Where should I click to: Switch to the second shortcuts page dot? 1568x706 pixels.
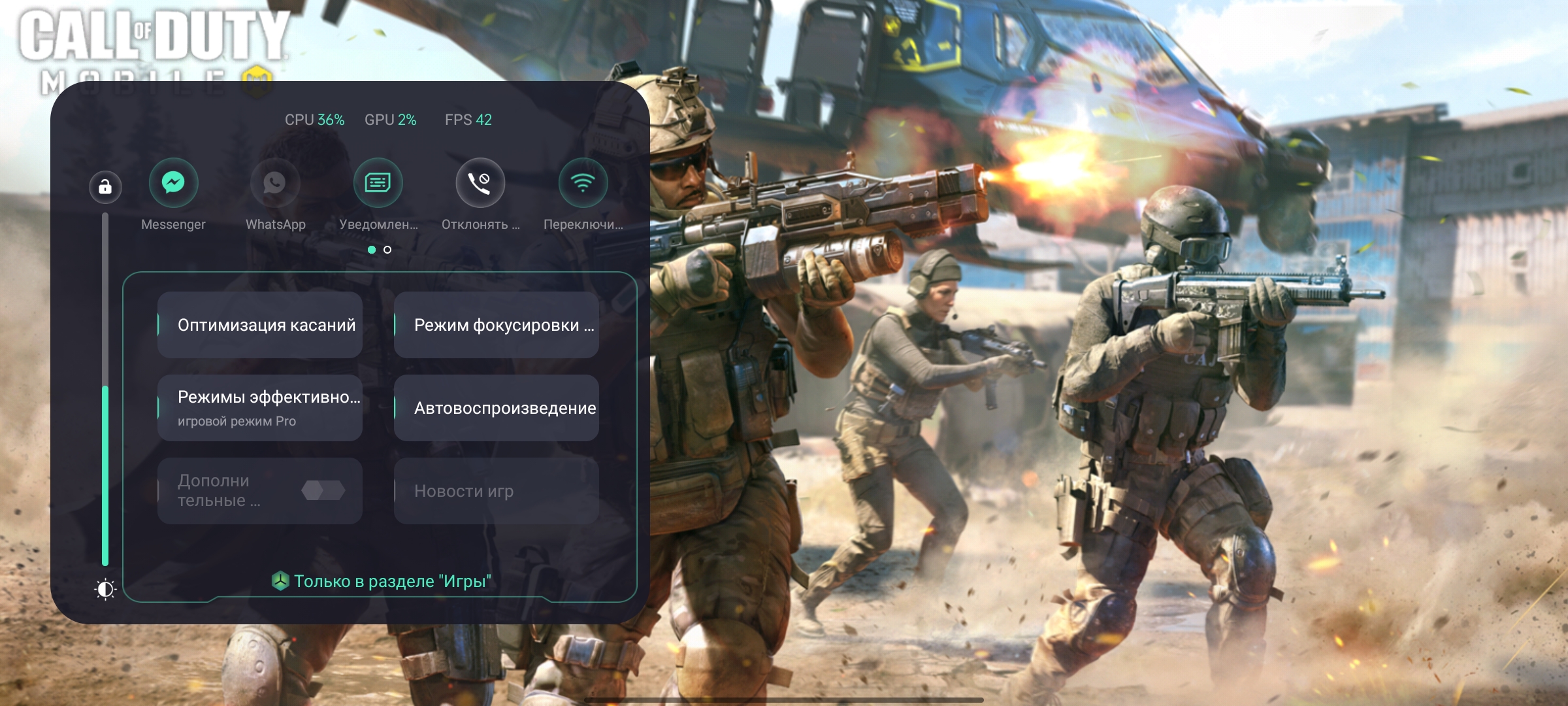[x=387, y=250]
